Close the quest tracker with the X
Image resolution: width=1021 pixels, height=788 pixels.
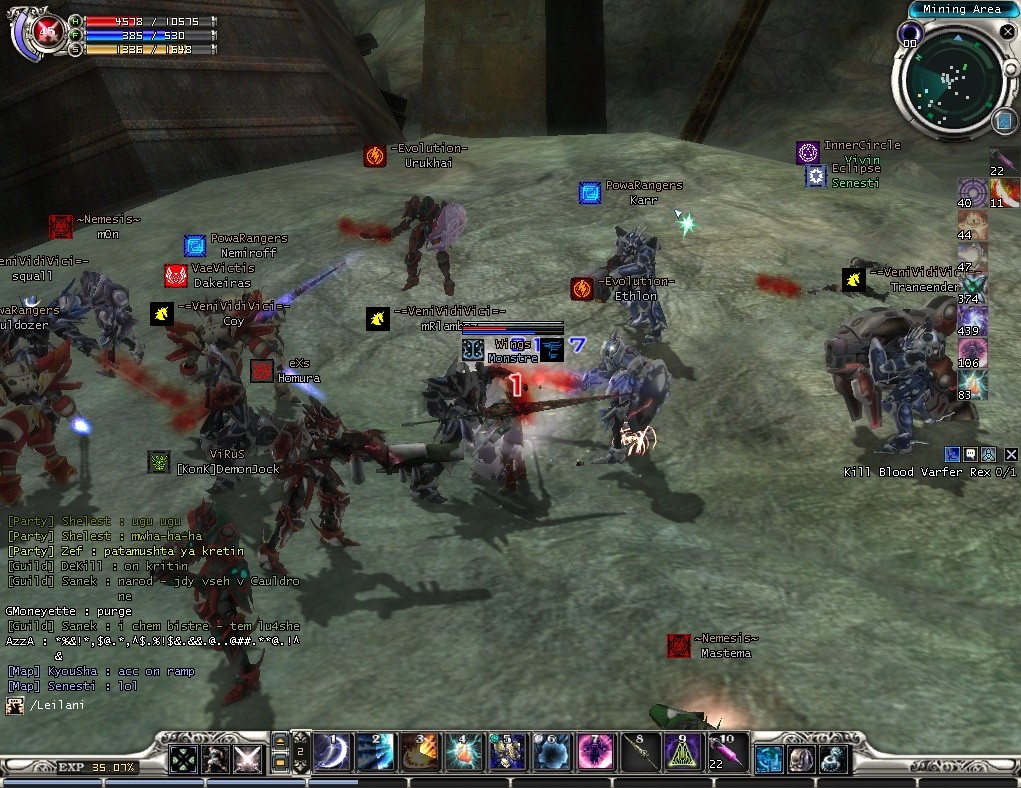pos(1011,455)
